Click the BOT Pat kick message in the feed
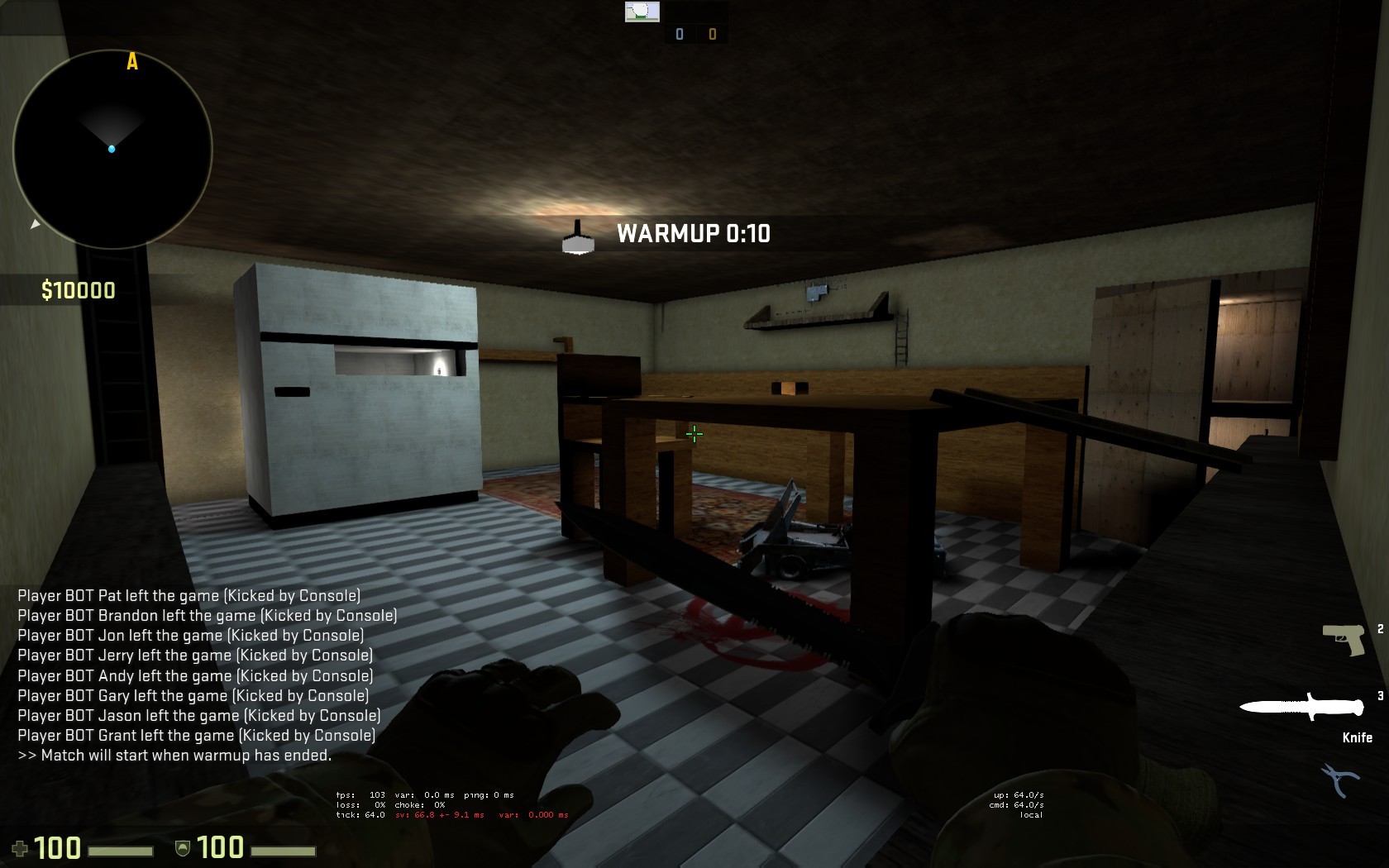 point(189,595)
